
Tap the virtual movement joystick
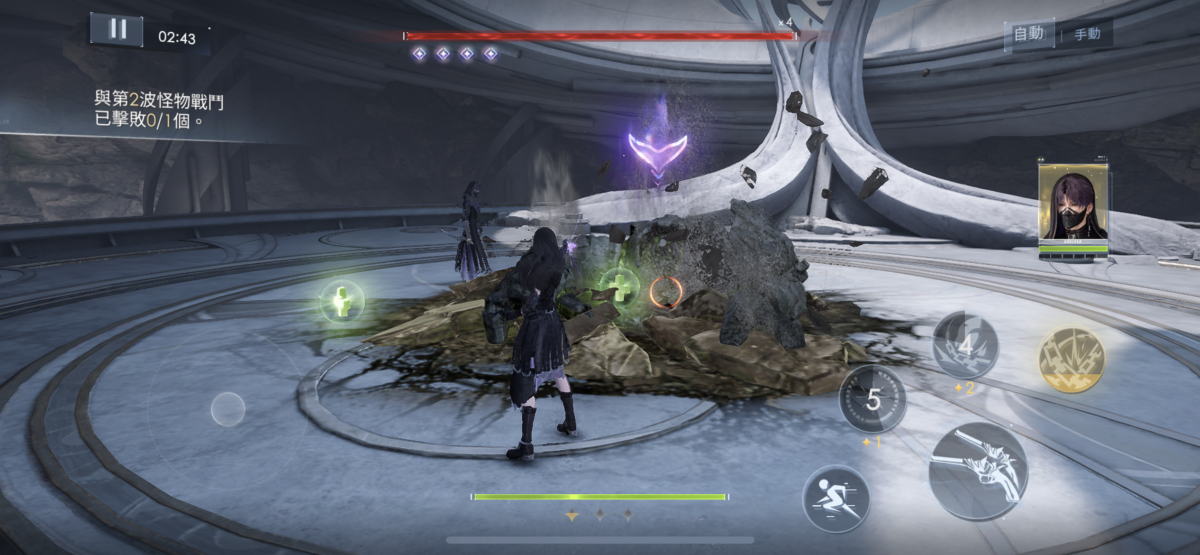coord(228,408)
